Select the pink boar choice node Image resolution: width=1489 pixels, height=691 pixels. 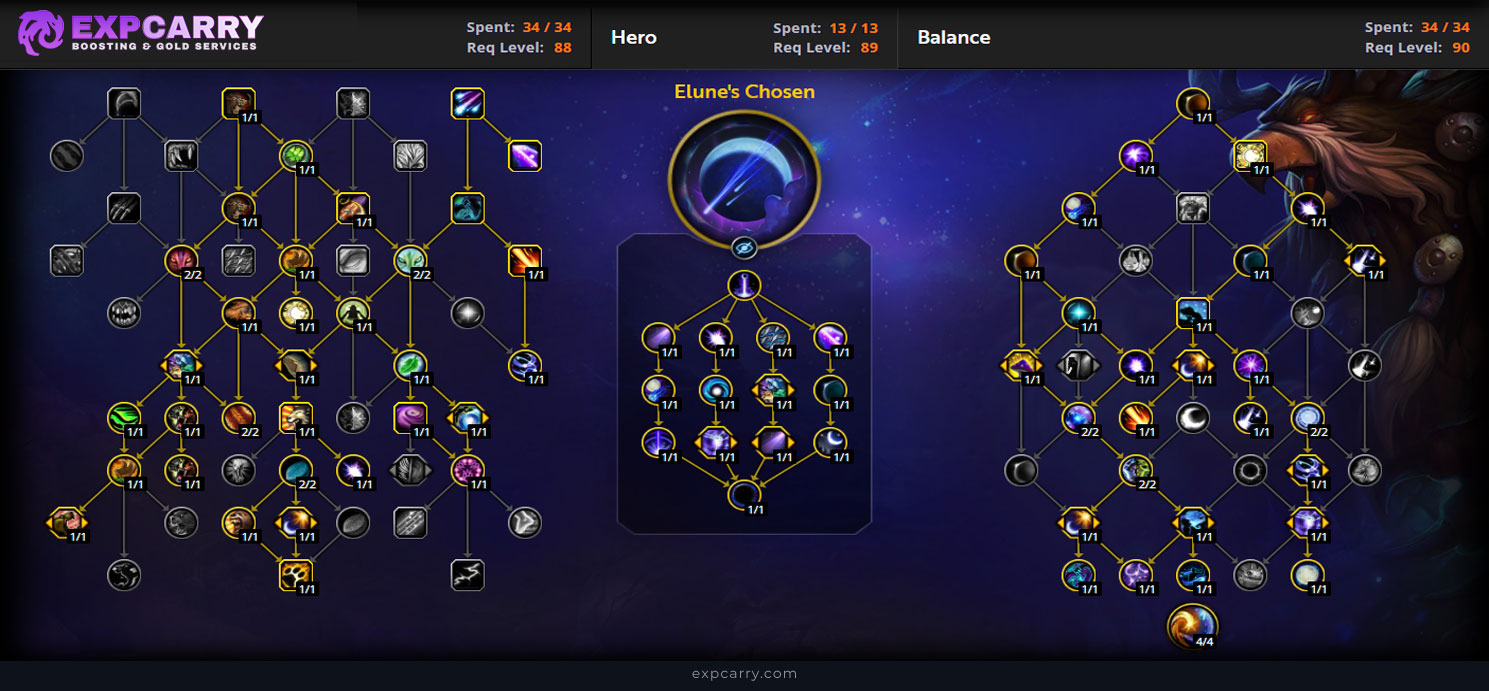point(66,521)
